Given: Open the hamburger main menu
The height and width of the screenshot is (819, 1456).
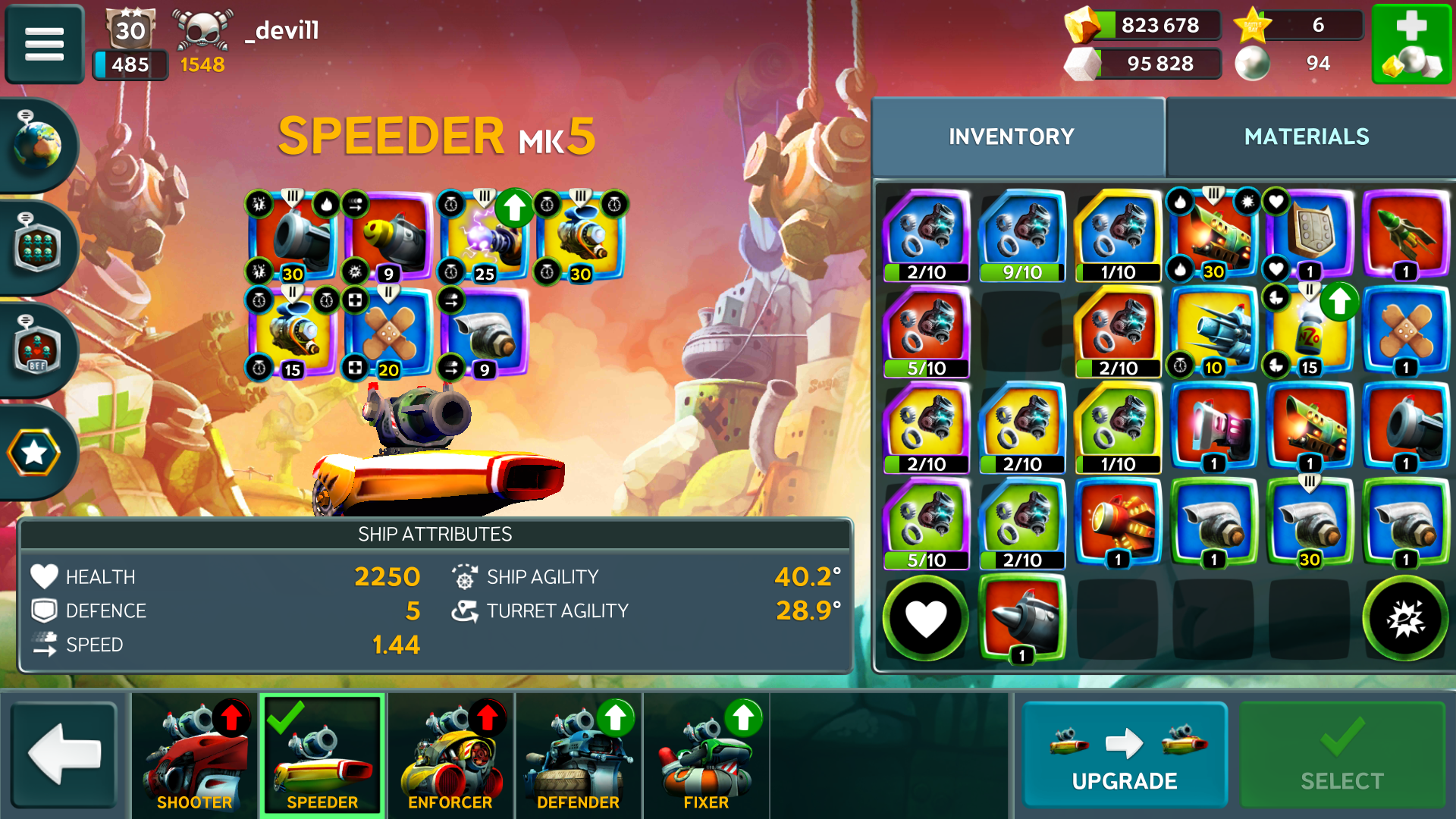Looking at the screenshot, I should [x=44, y=43].
